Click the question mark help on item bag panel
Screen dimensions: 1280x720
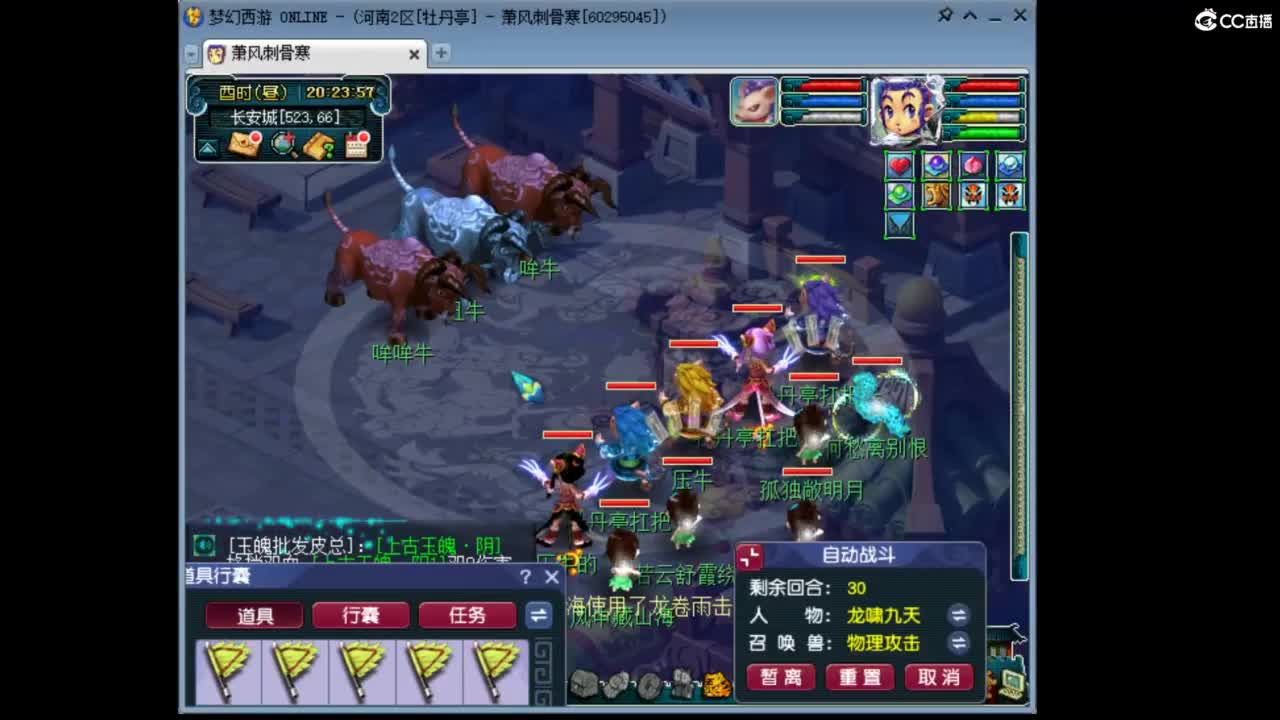pyautogui.click(x=525, y=577)
